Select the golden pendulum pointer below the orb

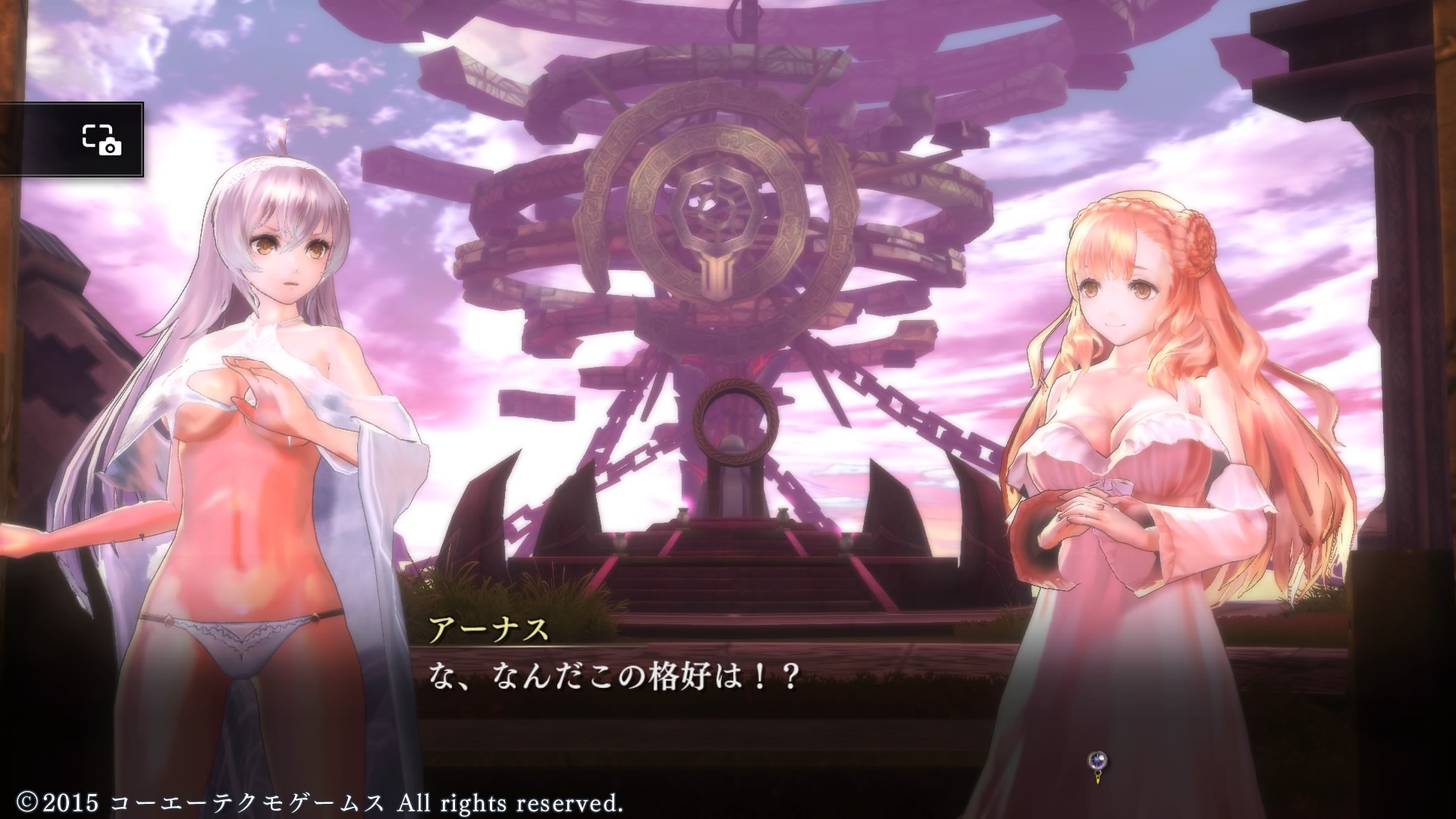click(1098, 779)
